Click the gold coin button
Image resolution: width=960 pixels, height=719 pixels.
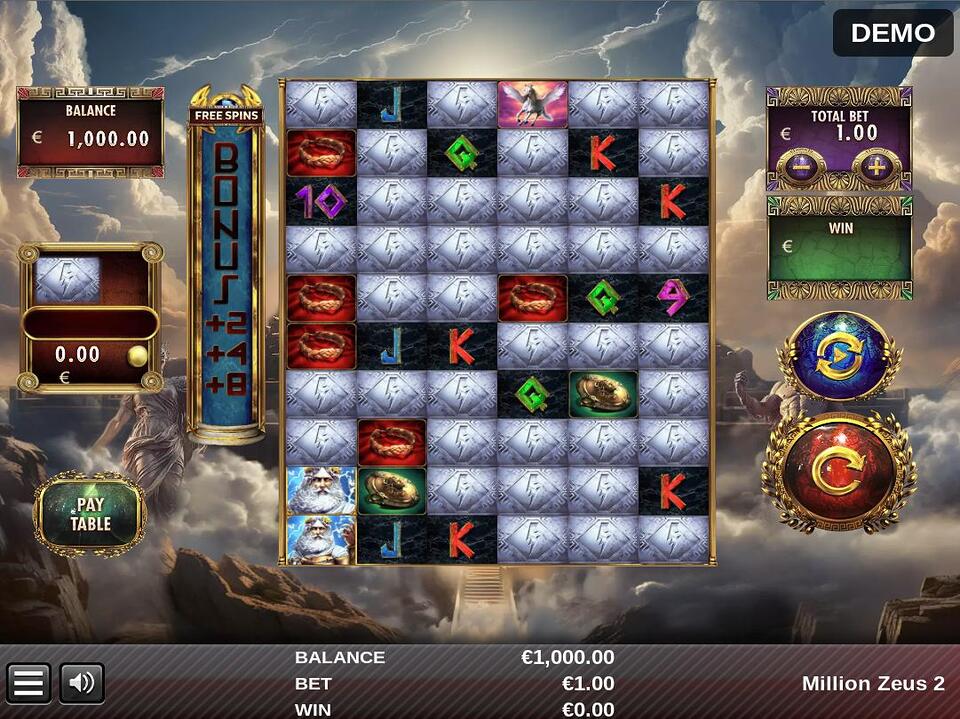137,355
